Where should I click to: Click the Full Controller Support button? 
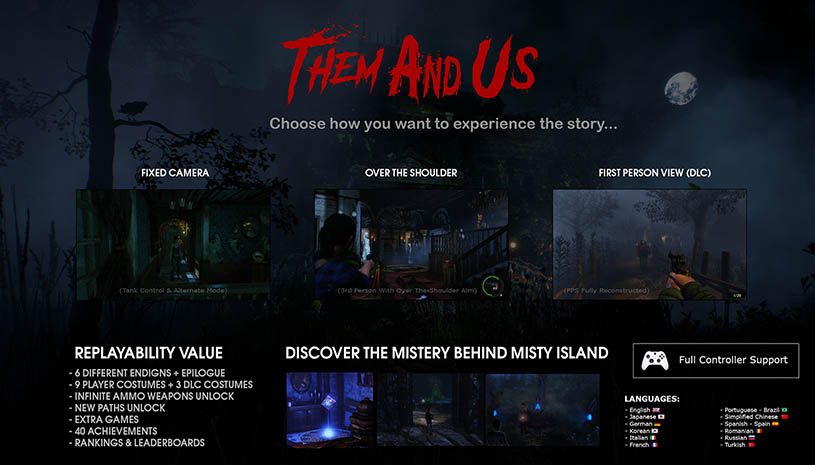[716, 360]
